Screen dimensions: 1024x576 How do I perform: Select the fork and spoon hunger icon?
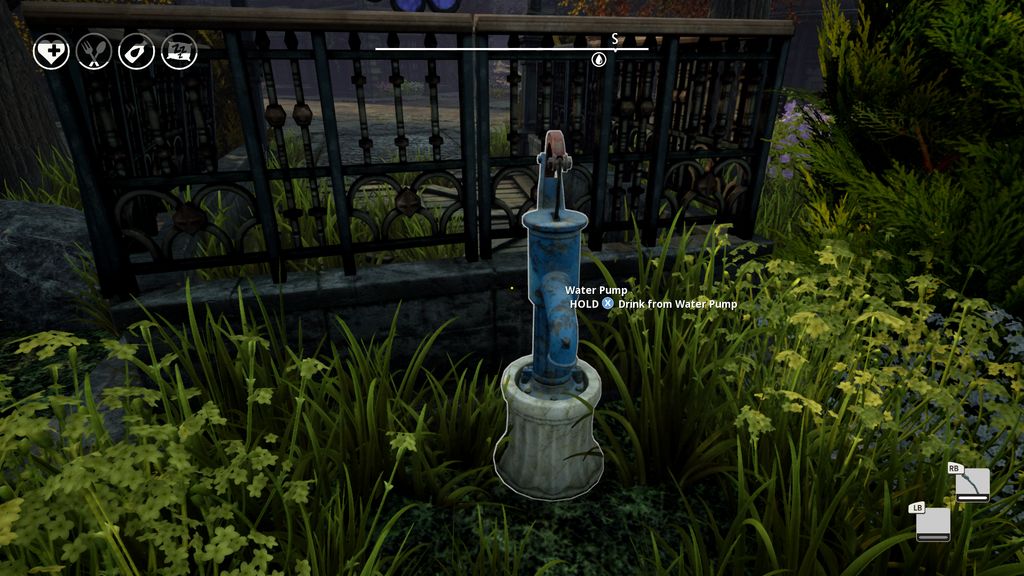[94, 52]
